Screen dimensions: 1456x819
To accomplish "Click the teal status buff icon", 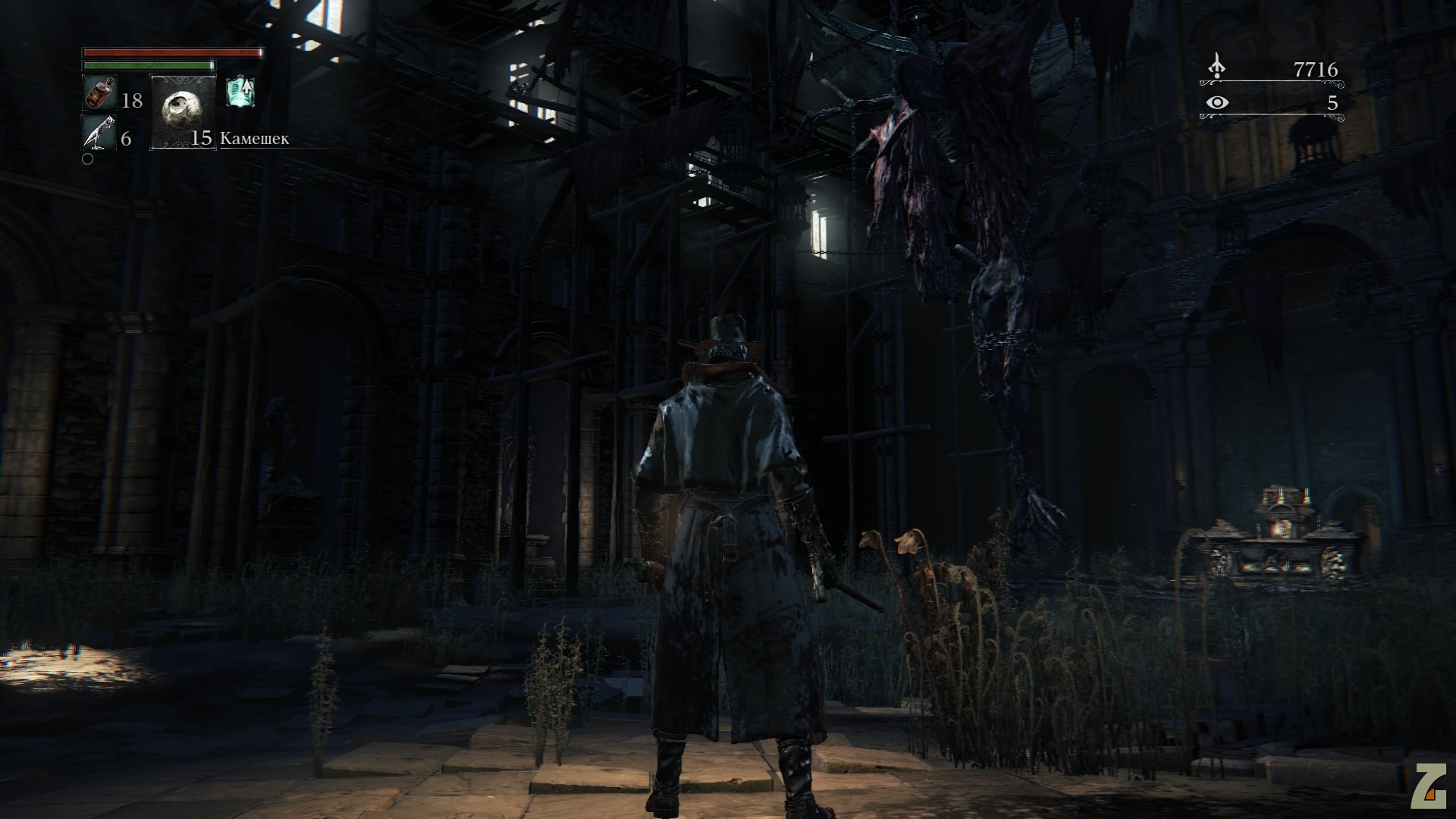I will tap(240, 92).
